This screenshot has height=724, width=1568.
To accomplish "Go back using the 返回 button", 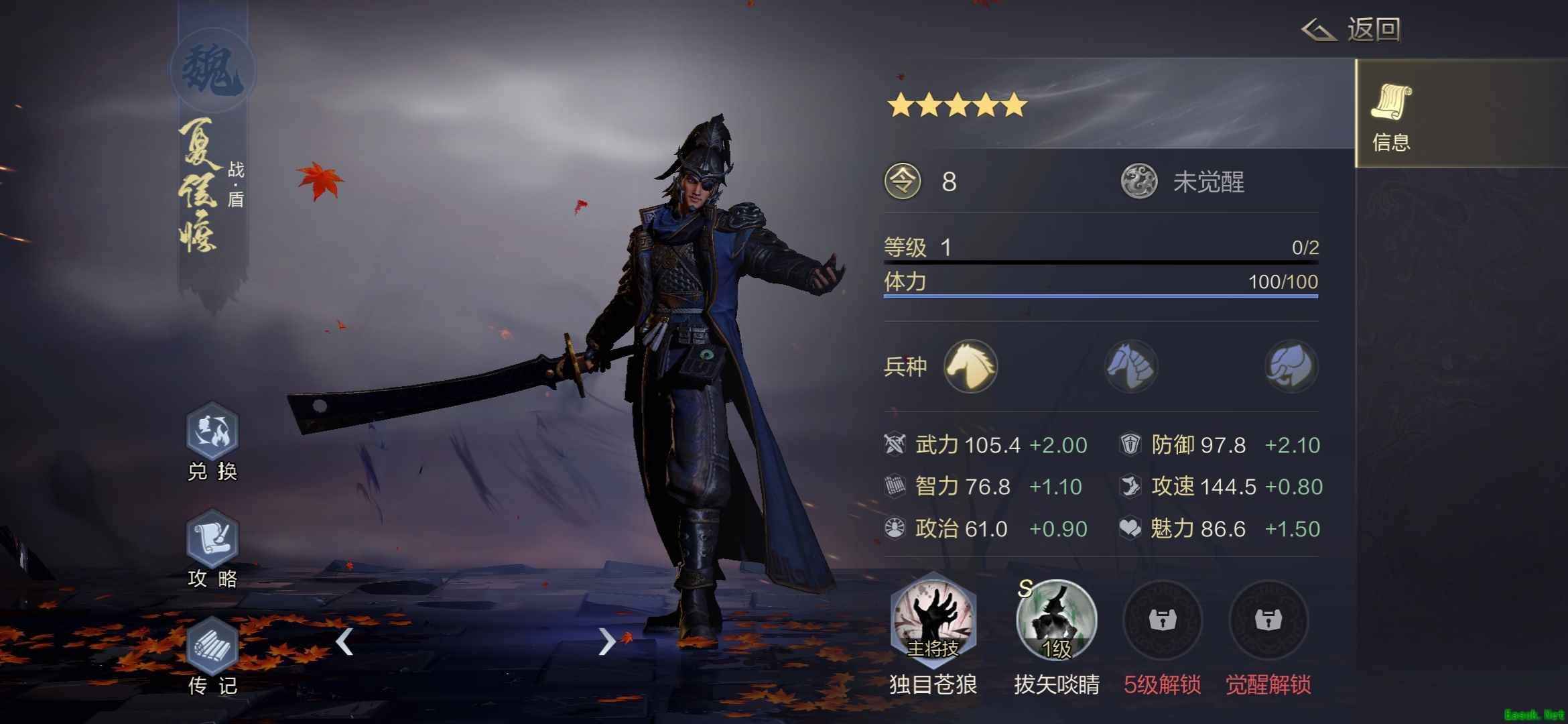I will (x=1351, y=30).
